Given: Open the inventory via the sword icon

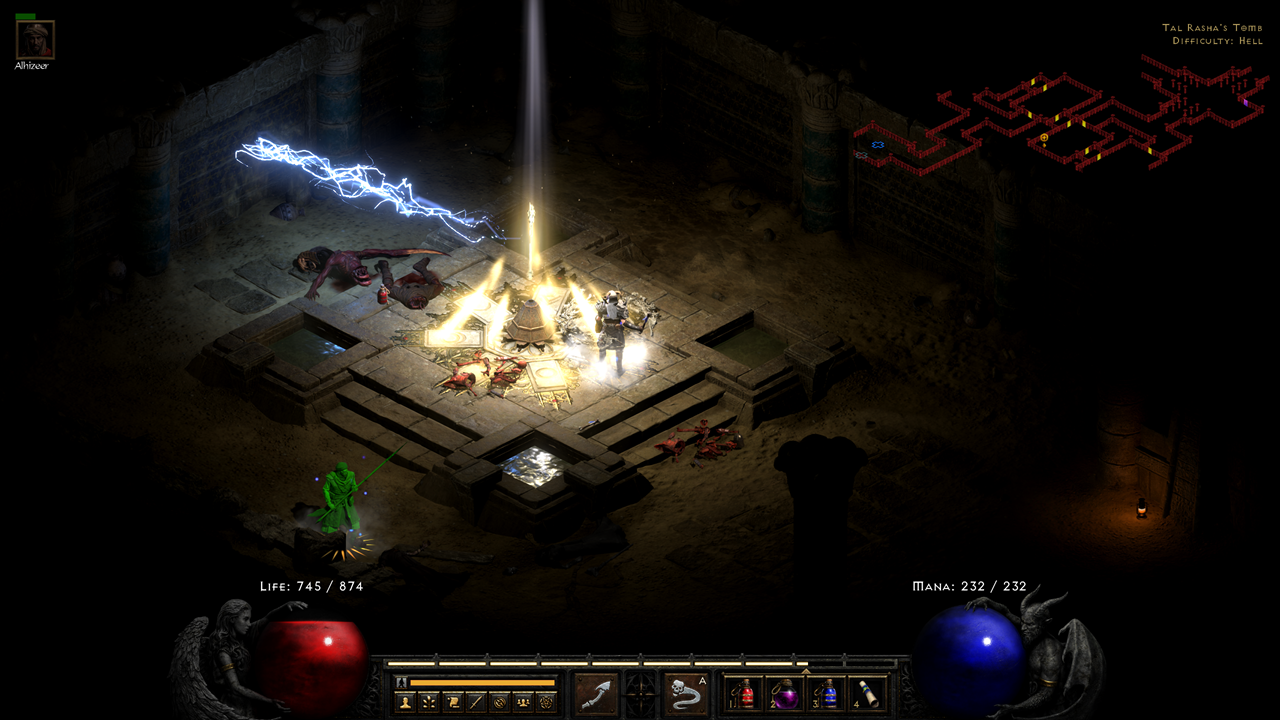Looking at the screenshot, I should (476, 702).
